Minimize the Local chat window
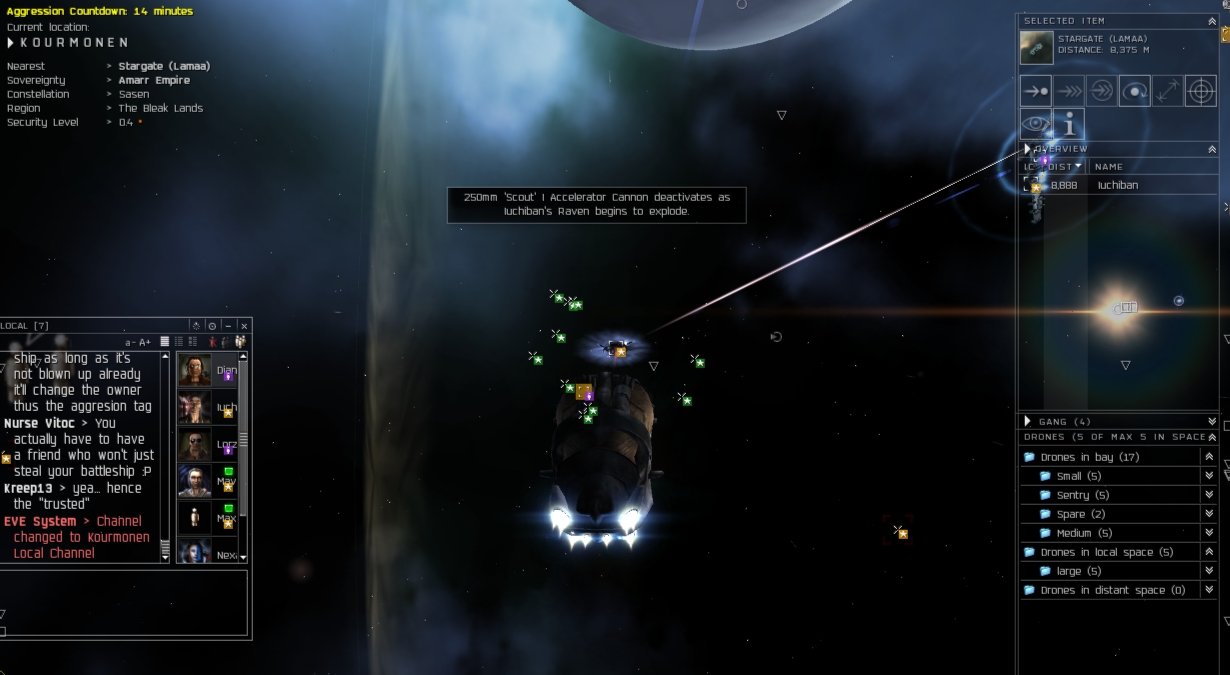1230x675 pixels. point(228,326)
